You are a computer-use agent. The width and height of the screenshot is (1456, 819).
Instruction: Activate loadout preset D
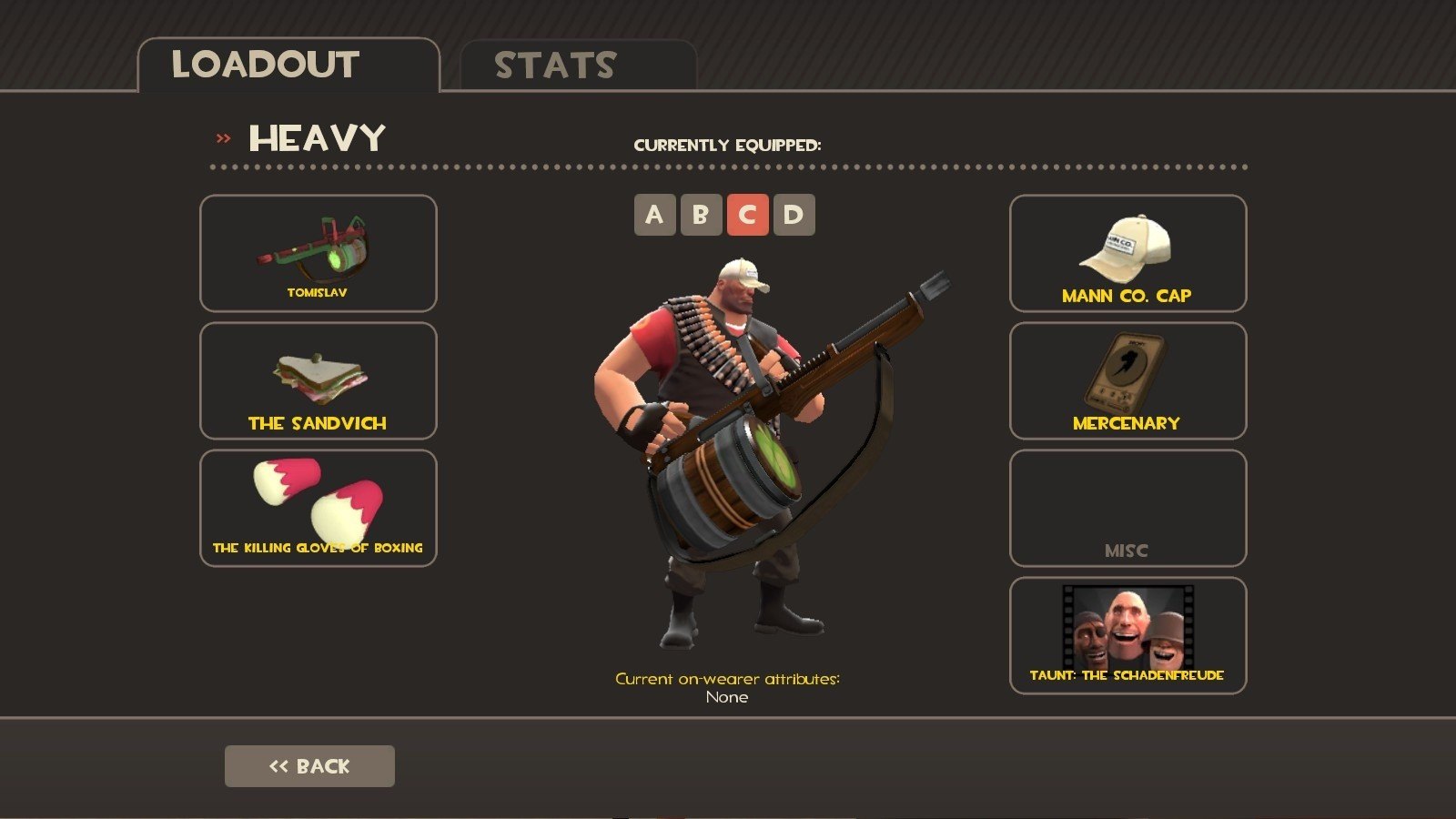click(794, 215)
